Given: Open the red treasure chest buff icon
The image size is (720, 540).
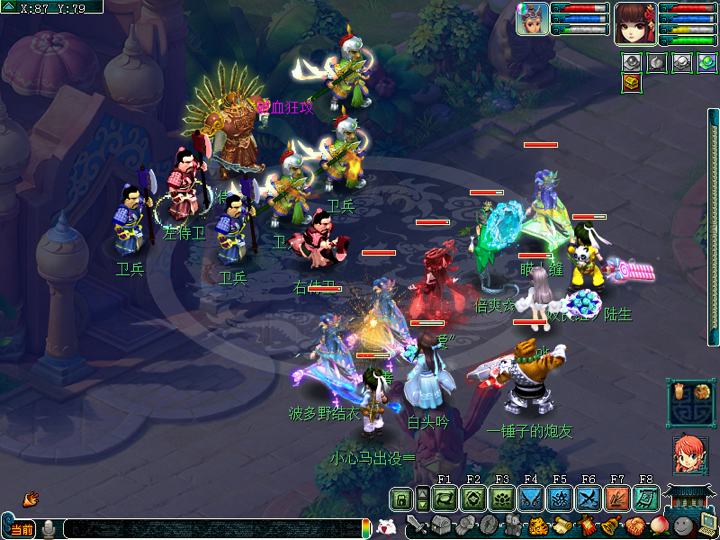Looking at the screenshot, I should (630, 83).
